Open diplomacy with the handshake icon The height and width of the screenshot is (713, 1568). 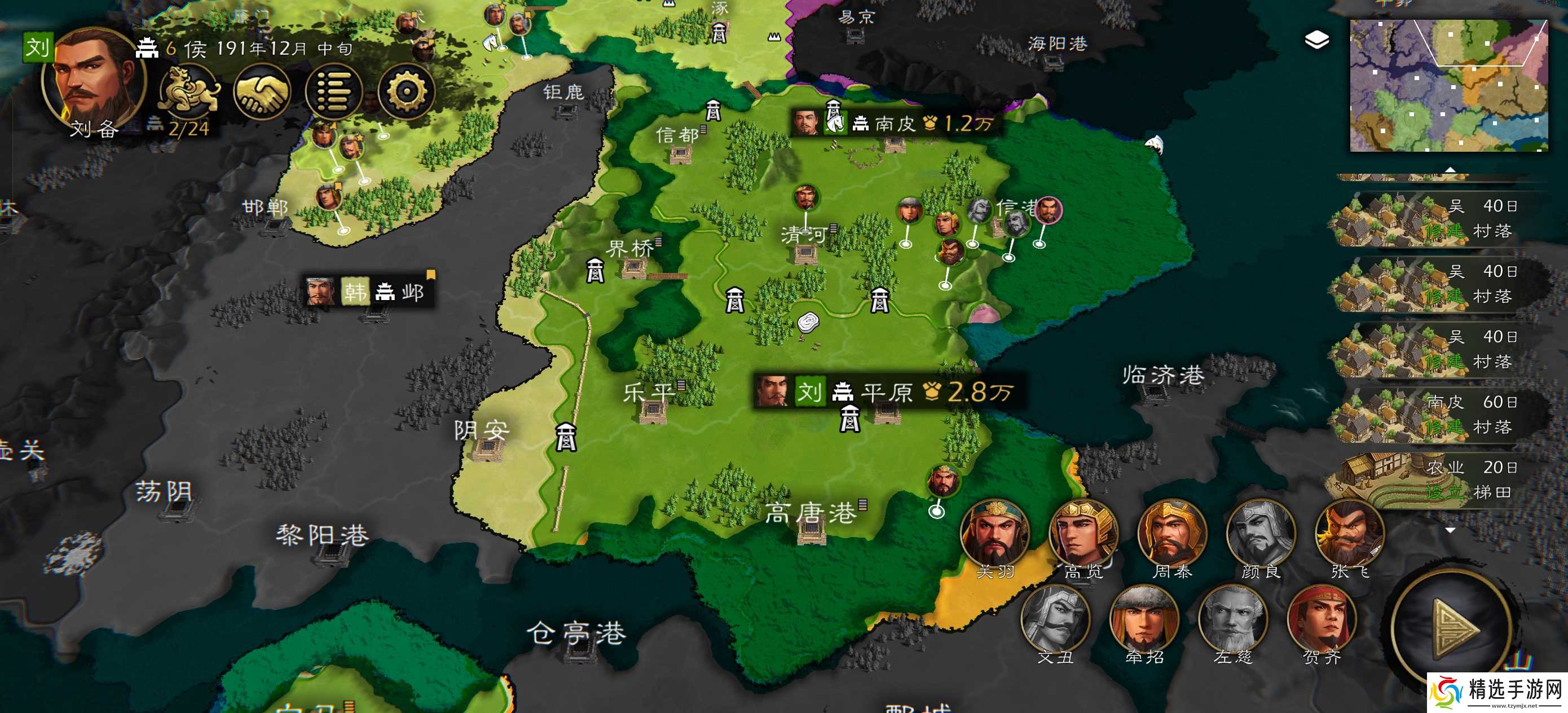(x=262, y=92)
